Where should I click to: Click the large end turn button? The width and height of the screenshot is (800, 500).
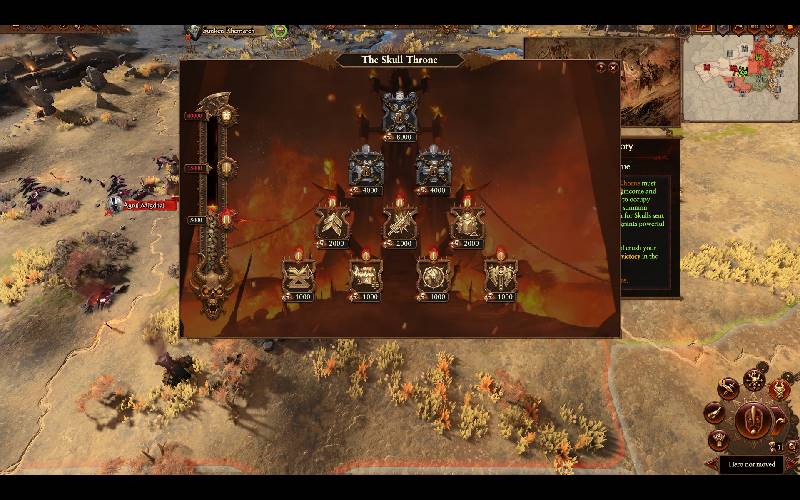point(752,421)
